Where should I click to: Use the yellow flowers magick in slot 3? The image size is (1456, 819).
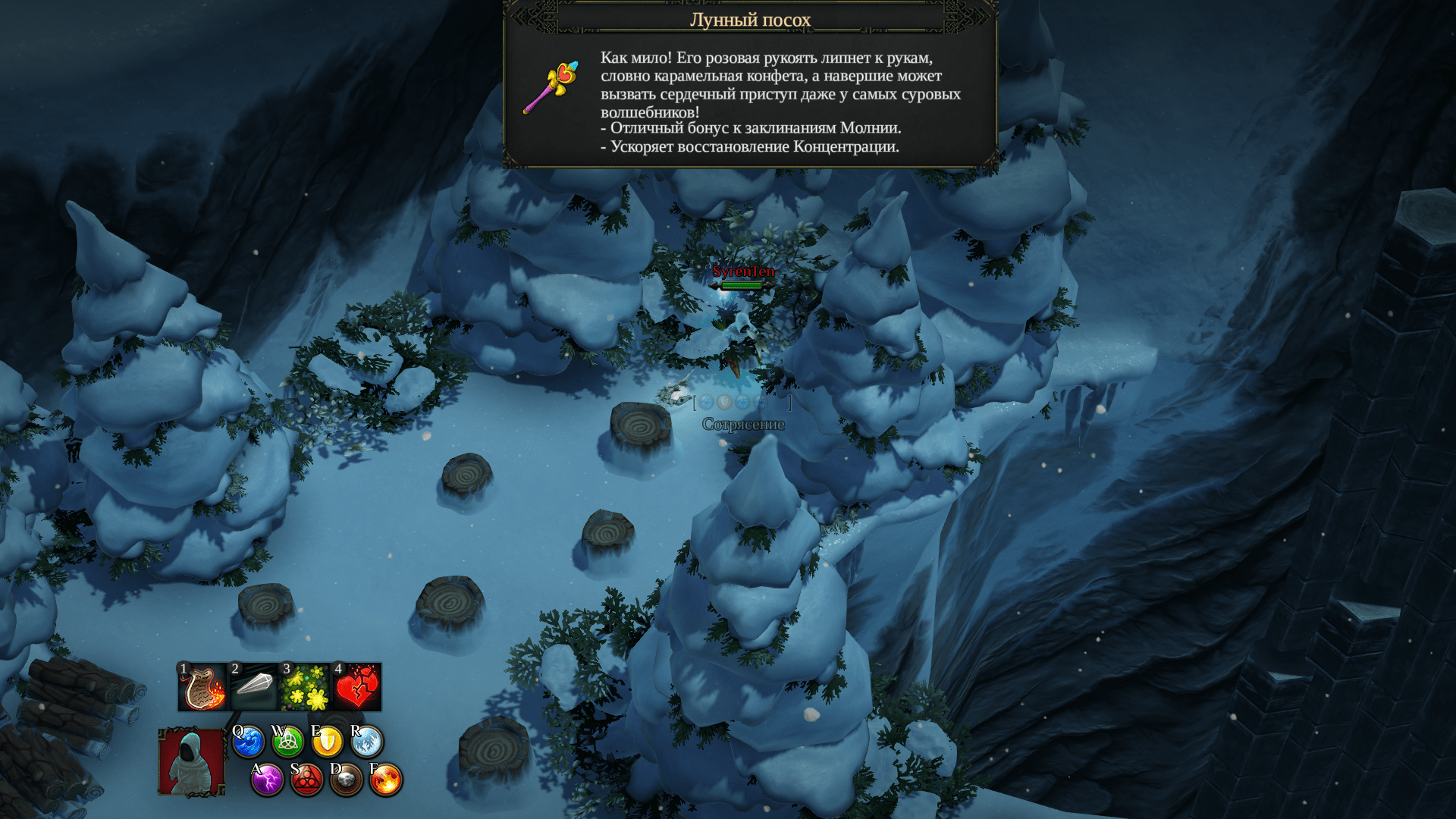tap(305, 687)
